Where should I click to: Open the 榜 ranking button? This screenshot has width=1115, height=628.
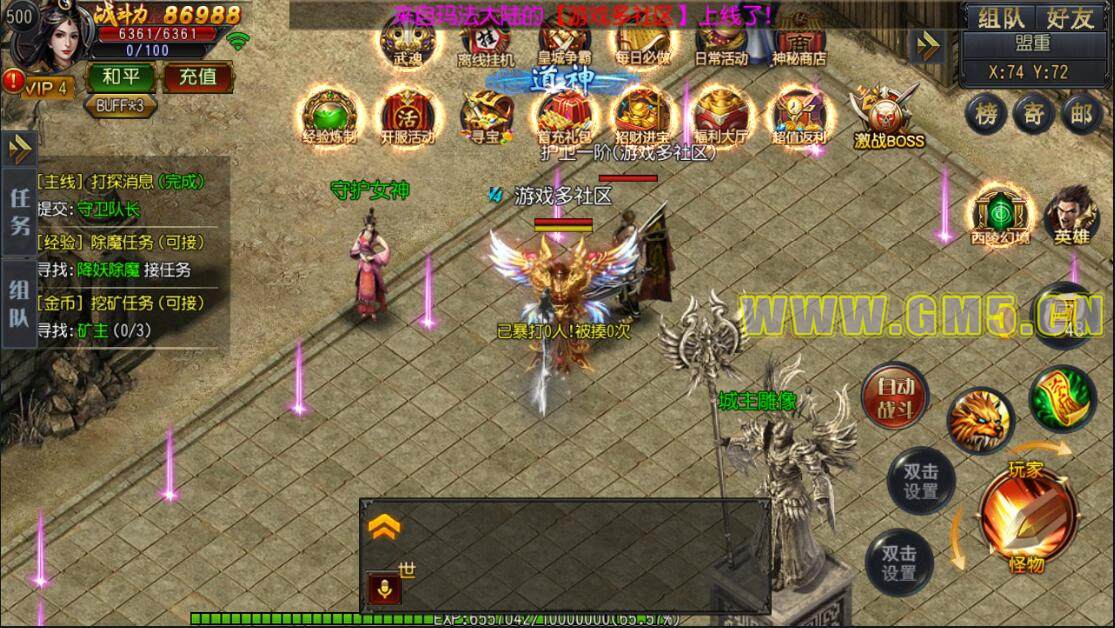coord(985,114)
